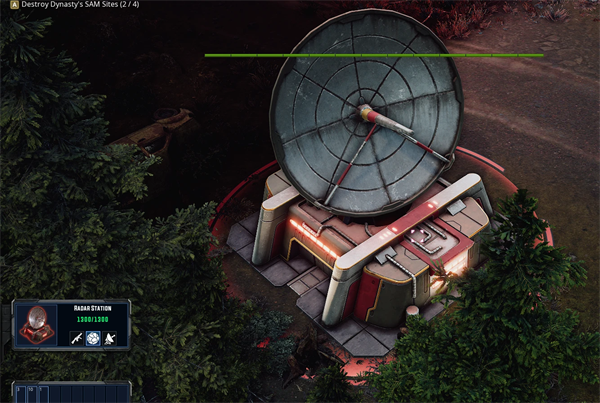This screenshot has width=600, height=403.
Task: Select the Radar Station portrait
Action: (x=38, y=325)
